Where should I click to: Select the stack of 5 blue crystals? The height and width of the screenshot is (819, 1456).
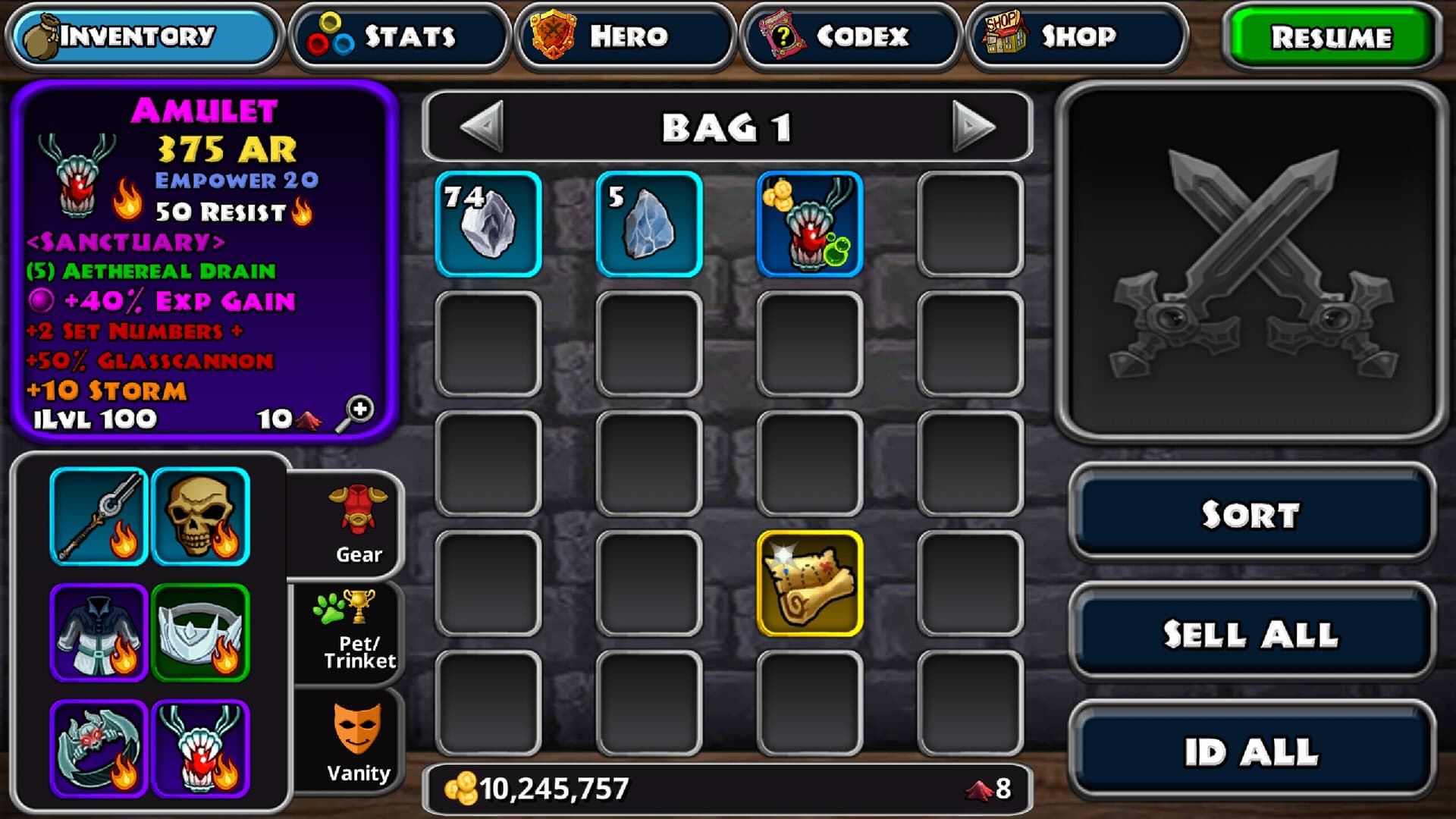coord(649,224)
